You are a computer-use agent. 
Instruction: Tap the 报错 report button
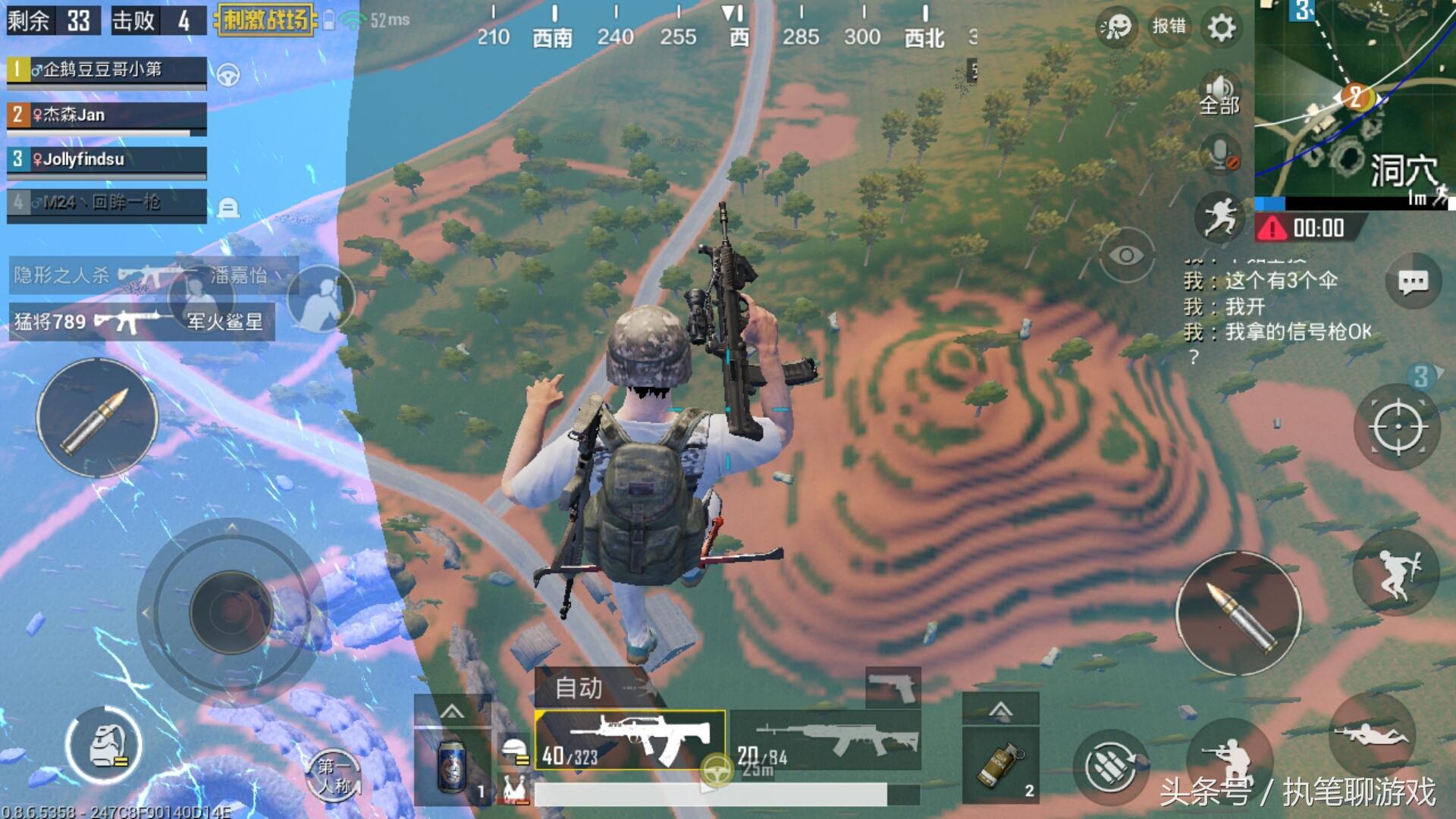1169,27
